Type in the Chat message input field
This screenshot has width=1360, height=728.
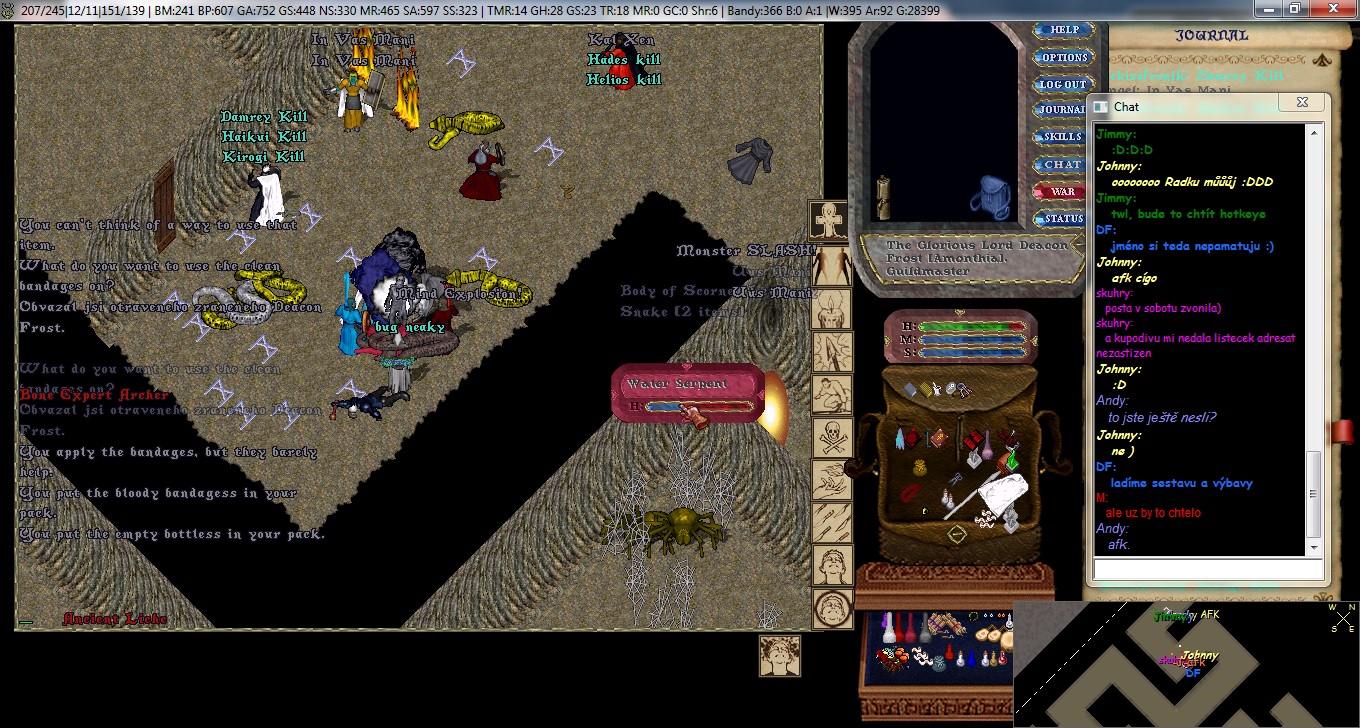[1207, 569]
